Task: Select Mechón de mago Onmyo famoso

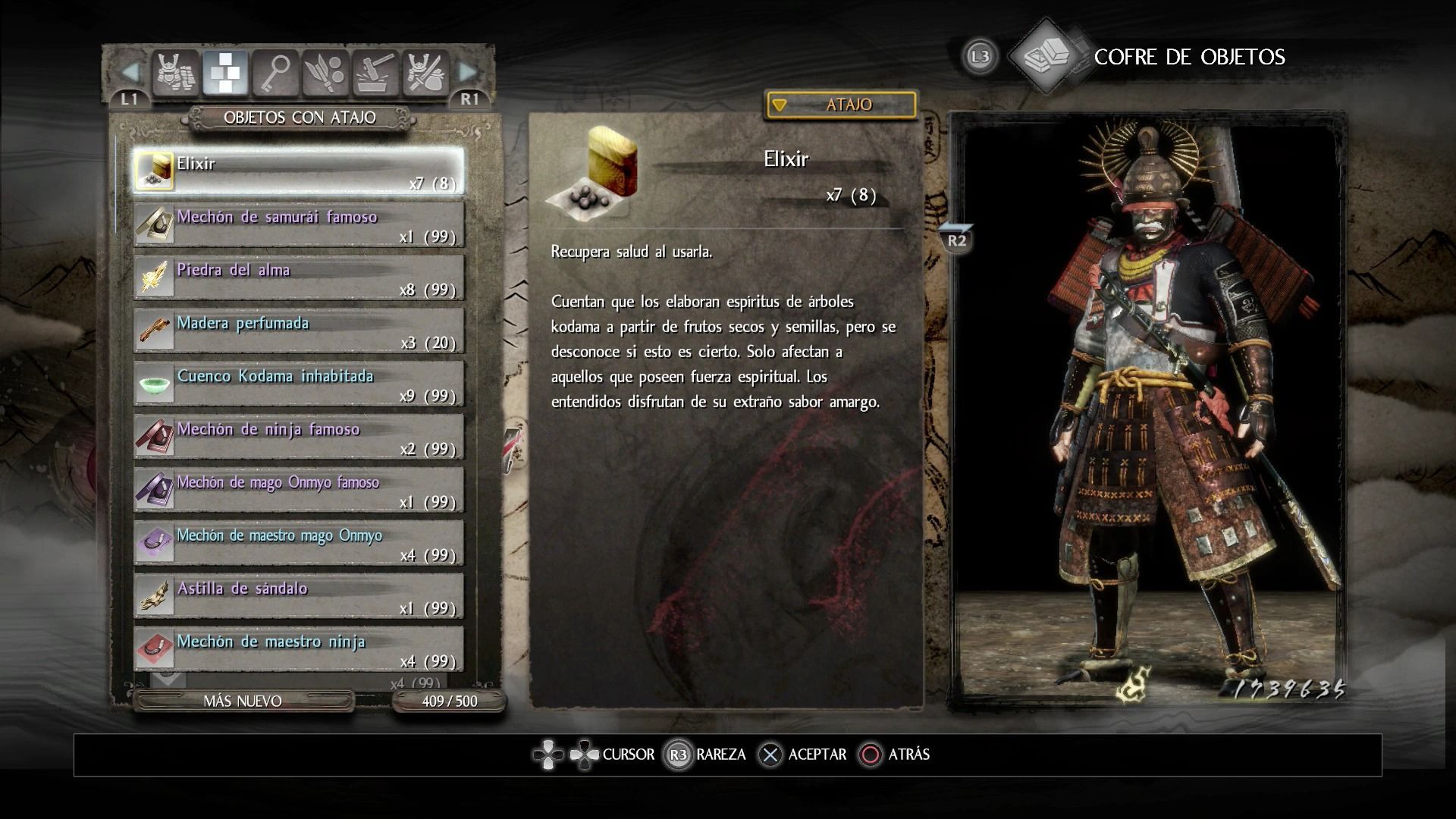Action: 299,490
